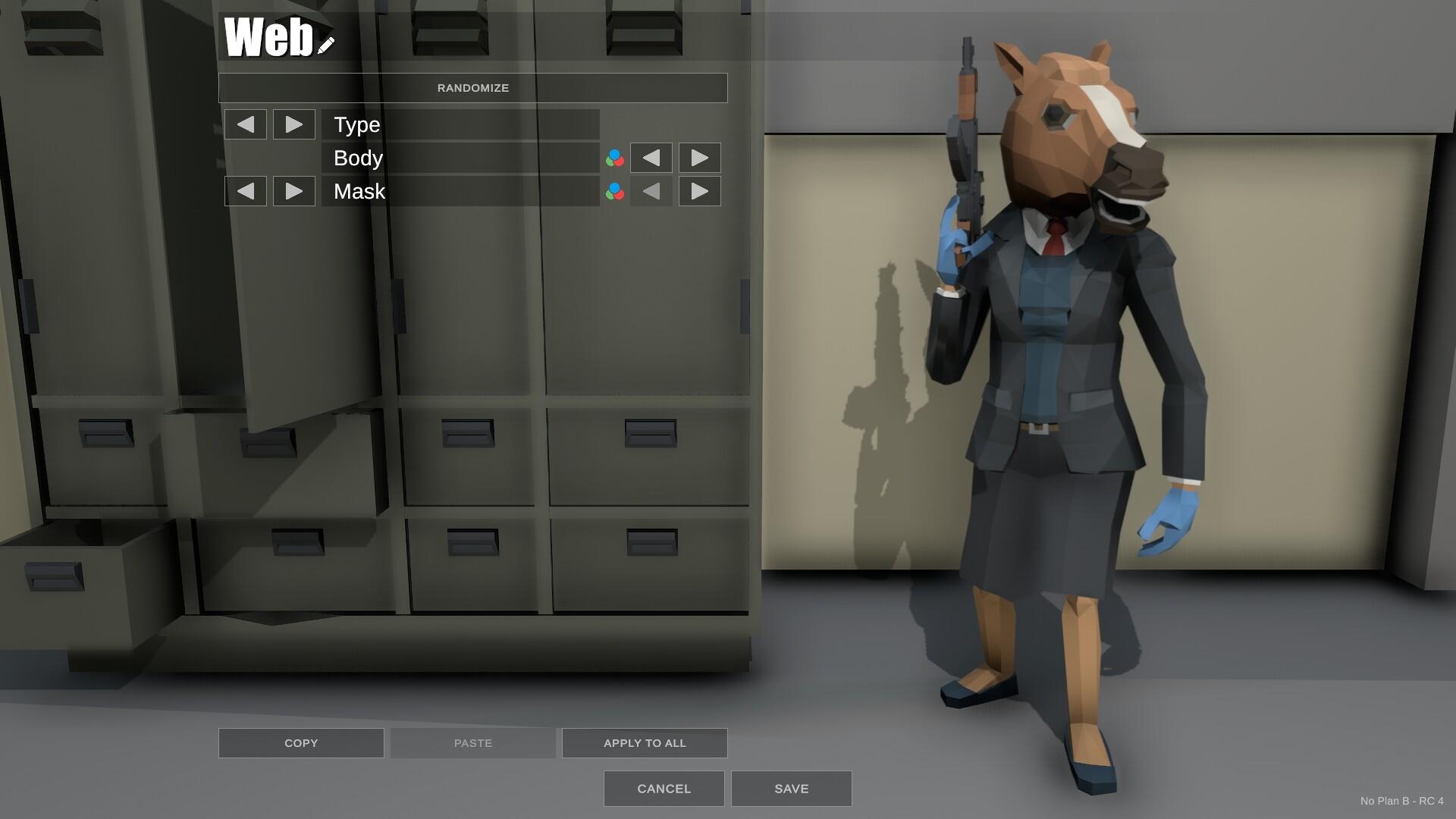Click the Type previous arrow
The width and height of the screenshot is (1456, 819).
245,124
